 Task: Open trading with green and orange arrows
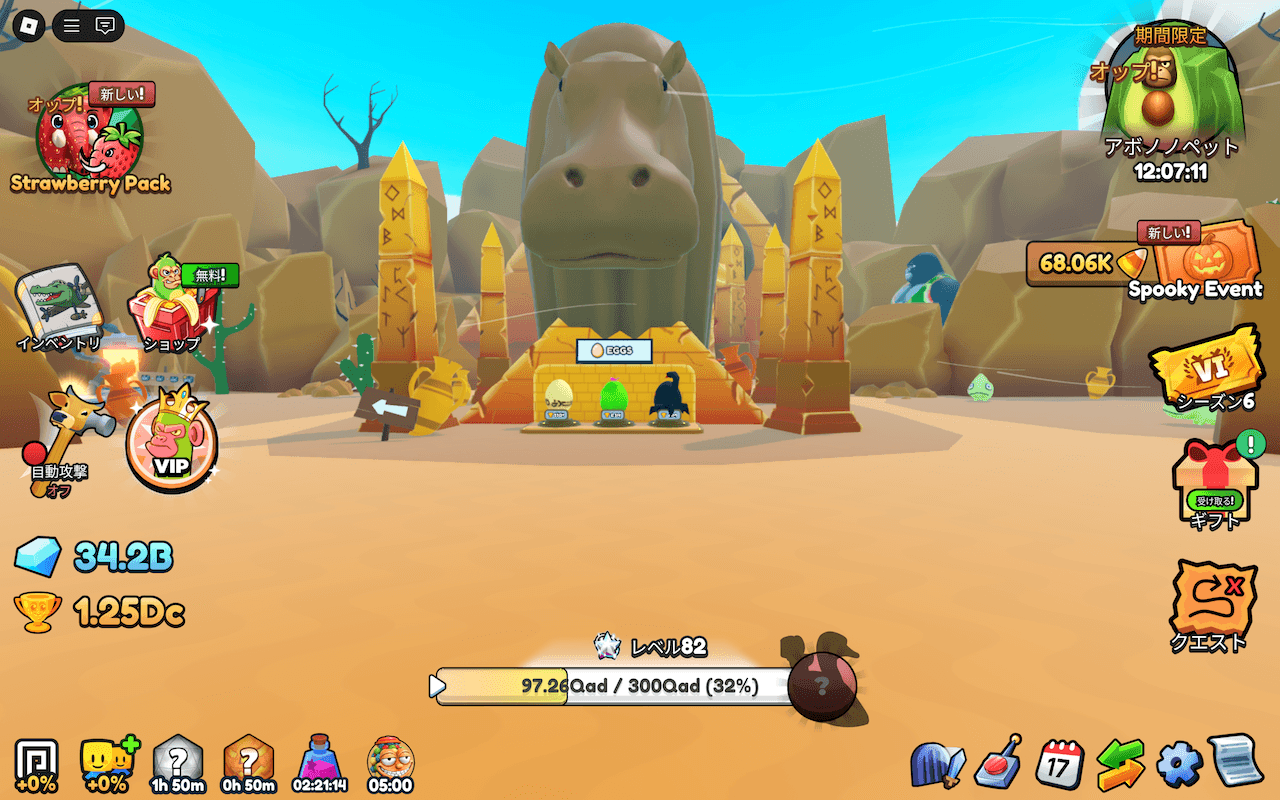[1120, 764]
